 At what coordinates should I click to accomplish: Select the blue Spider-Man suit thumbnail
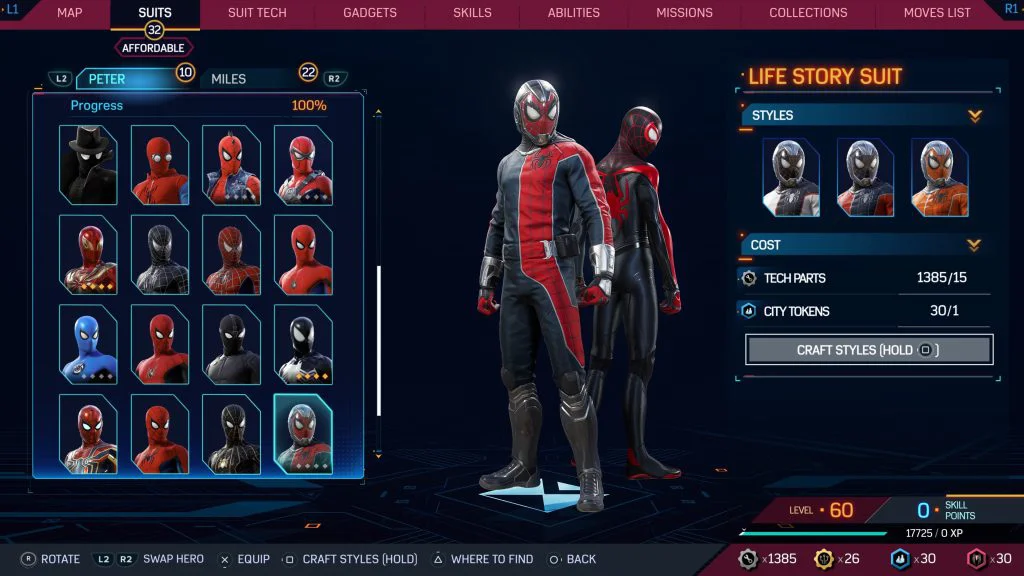pyautogui.click(x=88, y=345)
